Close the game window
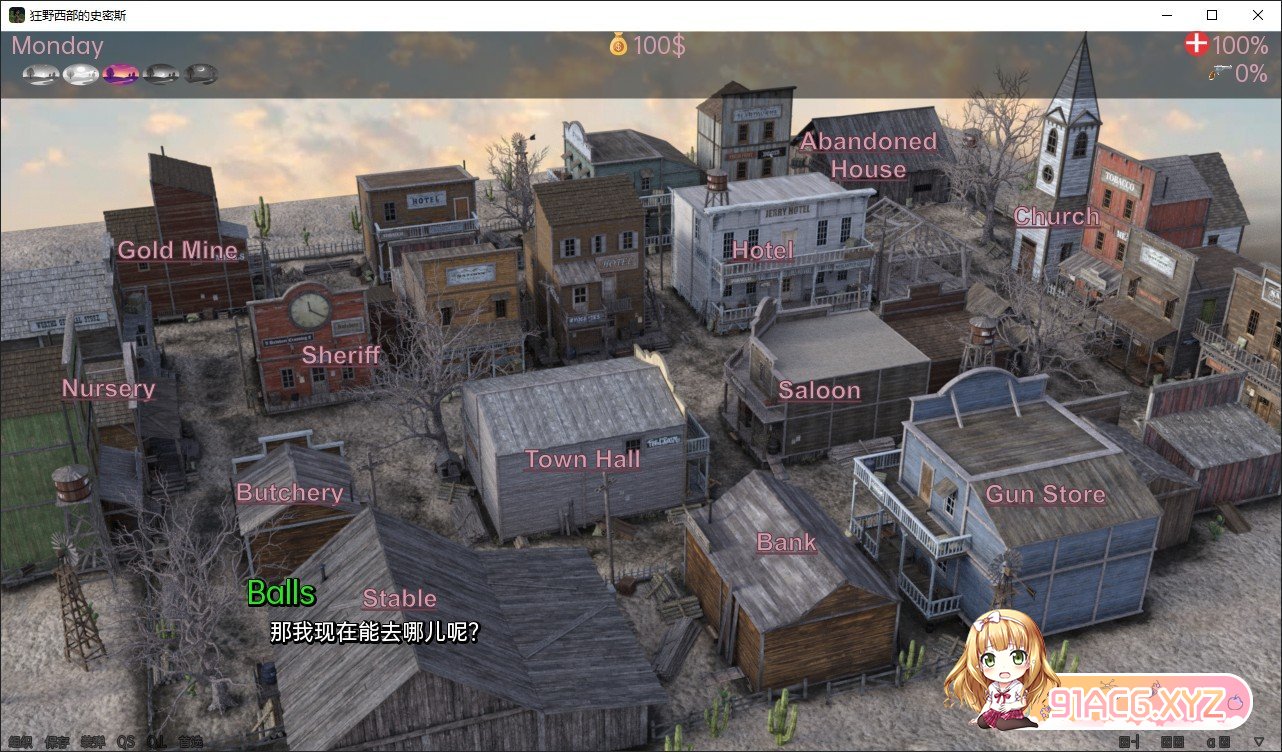Screen dimensions: 1282x752 1257,15
